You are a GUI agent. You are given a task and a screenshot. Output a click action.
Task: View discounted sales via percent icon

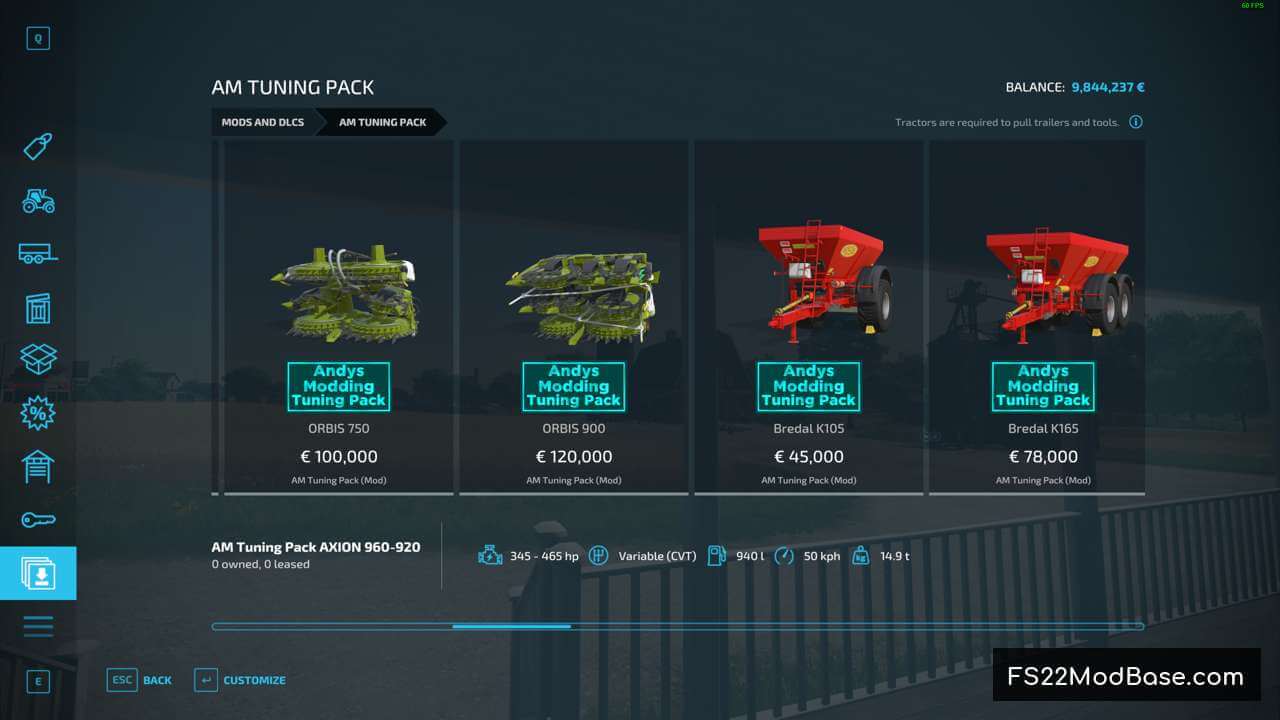click(38, 413)
